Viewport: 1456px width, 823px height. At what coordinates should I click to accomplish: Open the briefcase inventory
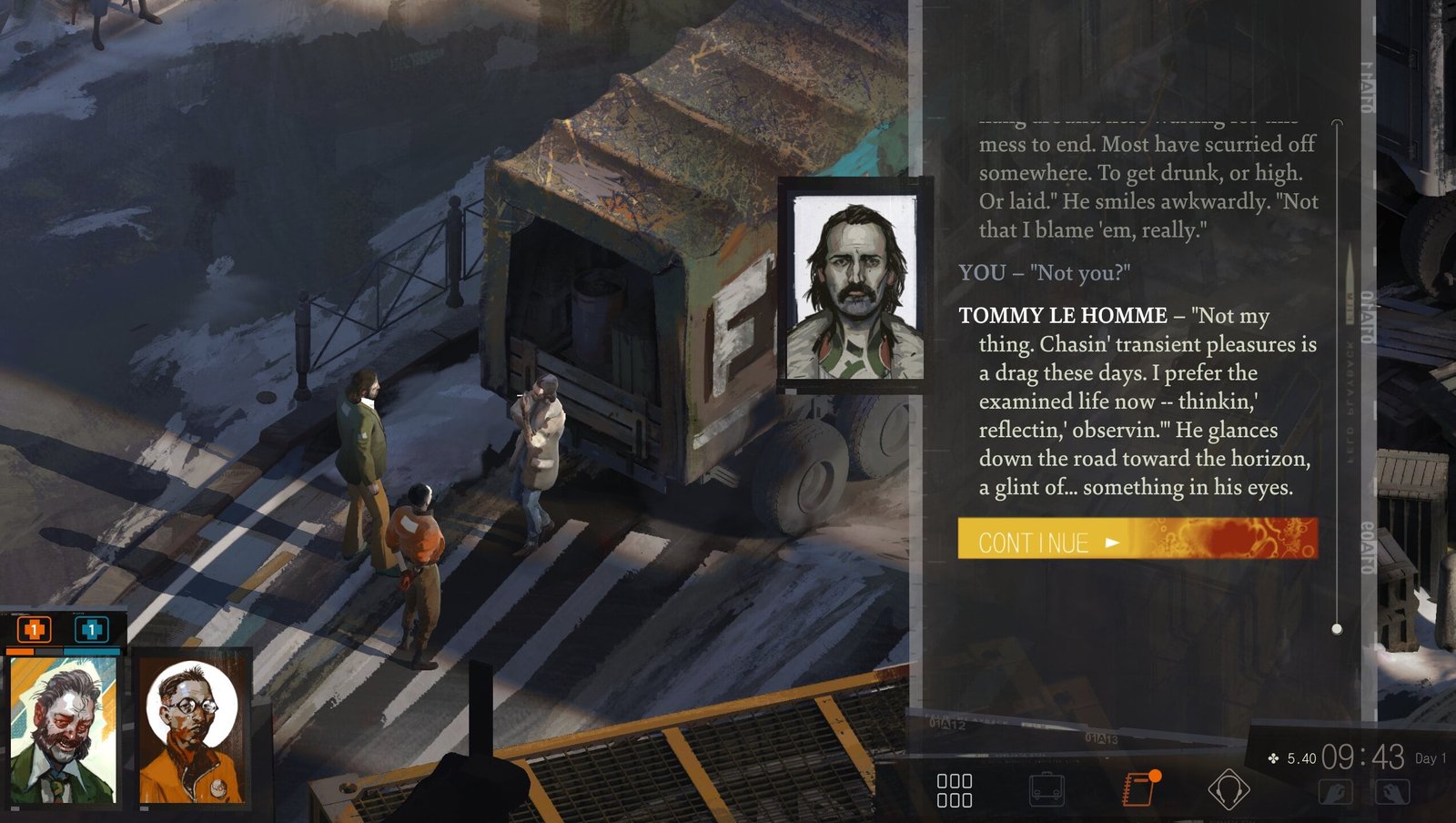click(1046, 790)
